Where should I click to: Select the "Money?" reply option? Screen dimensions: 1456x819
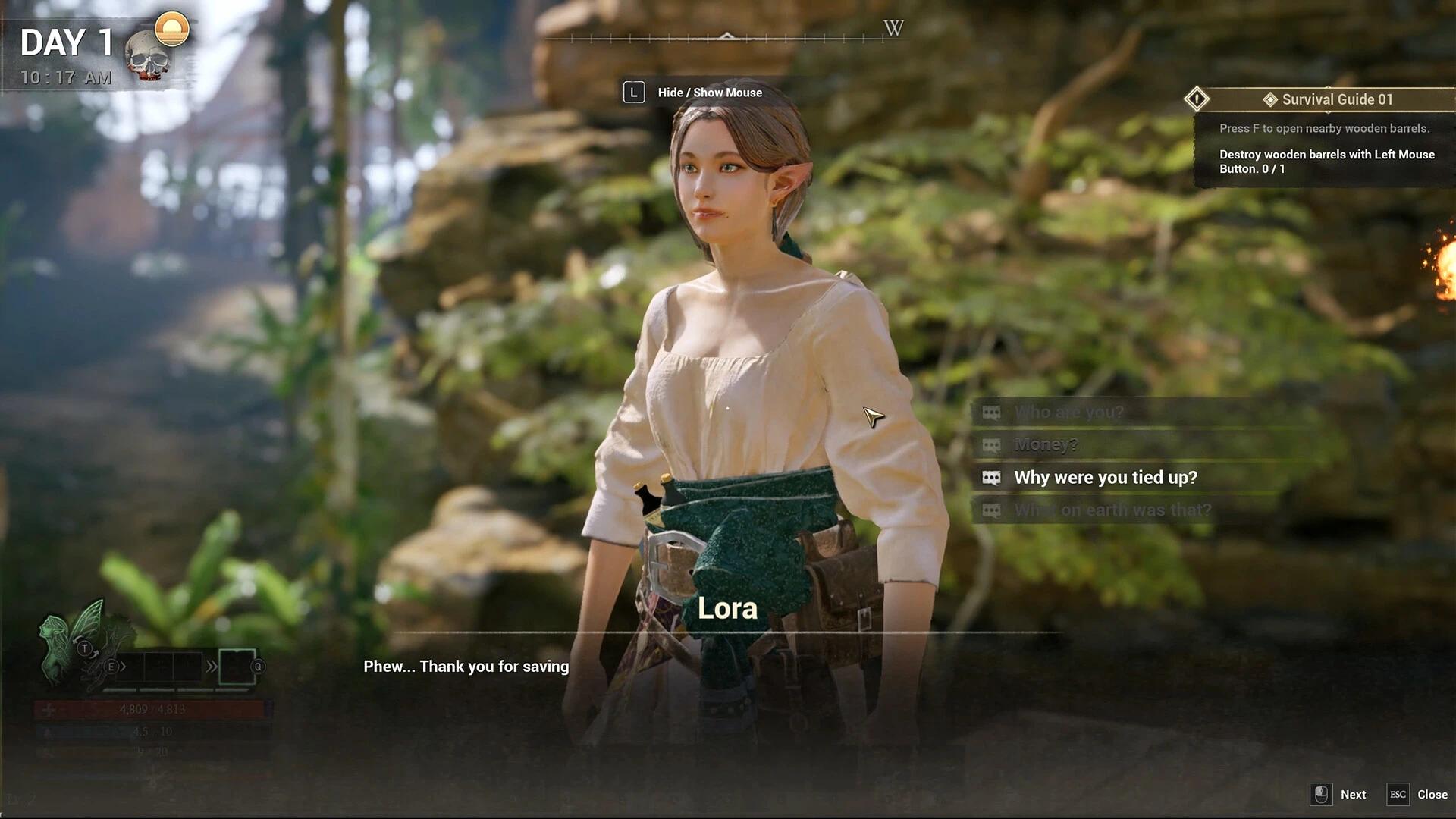[x=1046, y=445]
